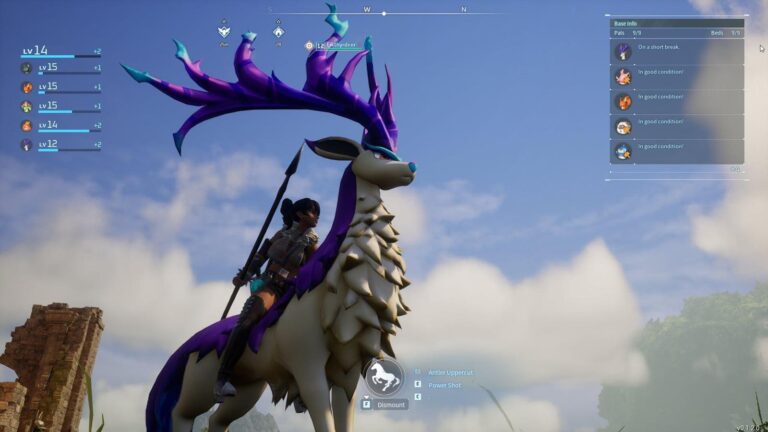
Task: Open the Base Info panel header
Action: 677,23
